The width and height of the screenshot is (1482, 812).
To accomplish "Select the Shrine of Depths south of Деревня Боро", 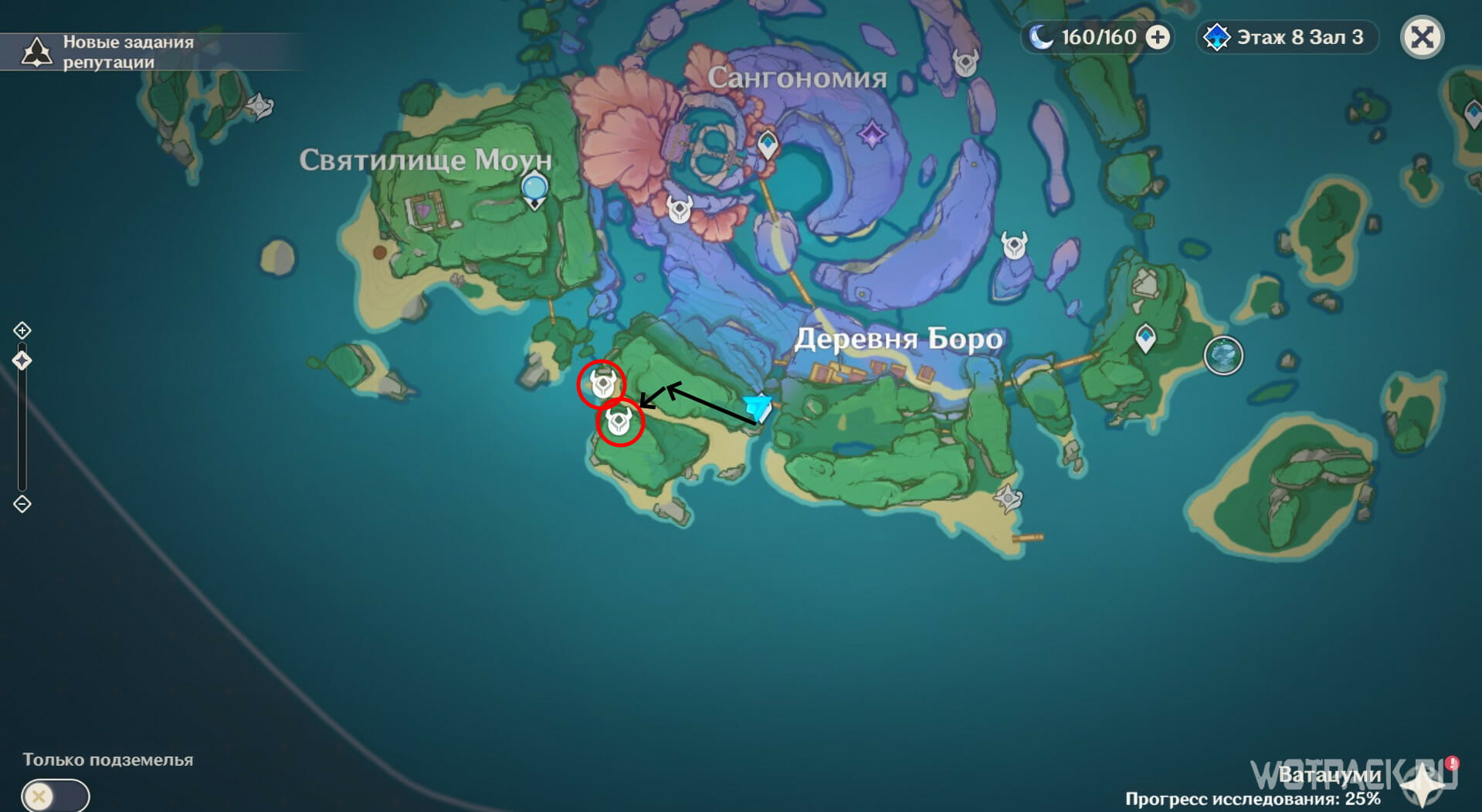I will click(1008, 498).
